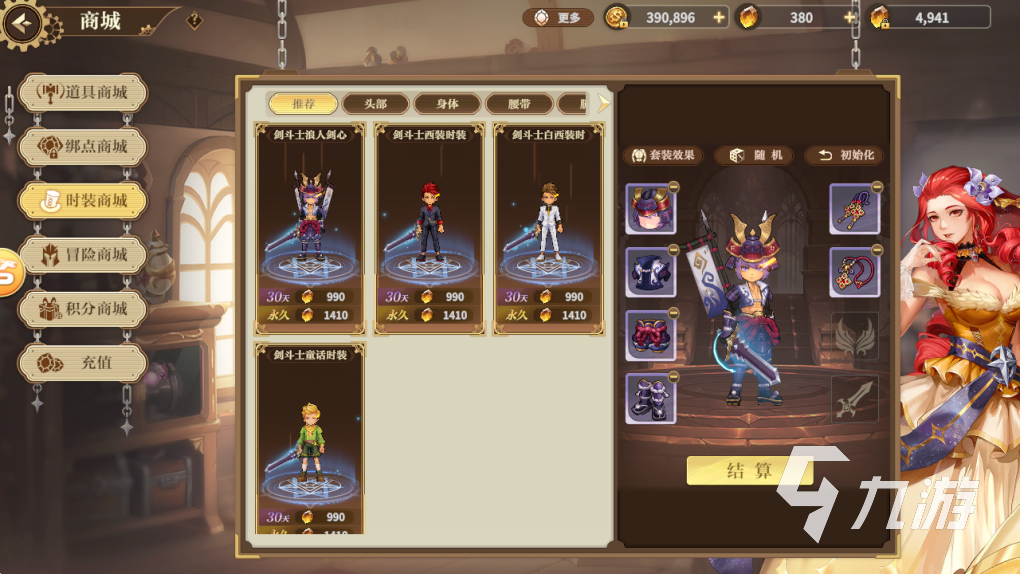Open the 道具商城 item shop
The height and width of the screenshot is (574, 1020).
(83, 93)
